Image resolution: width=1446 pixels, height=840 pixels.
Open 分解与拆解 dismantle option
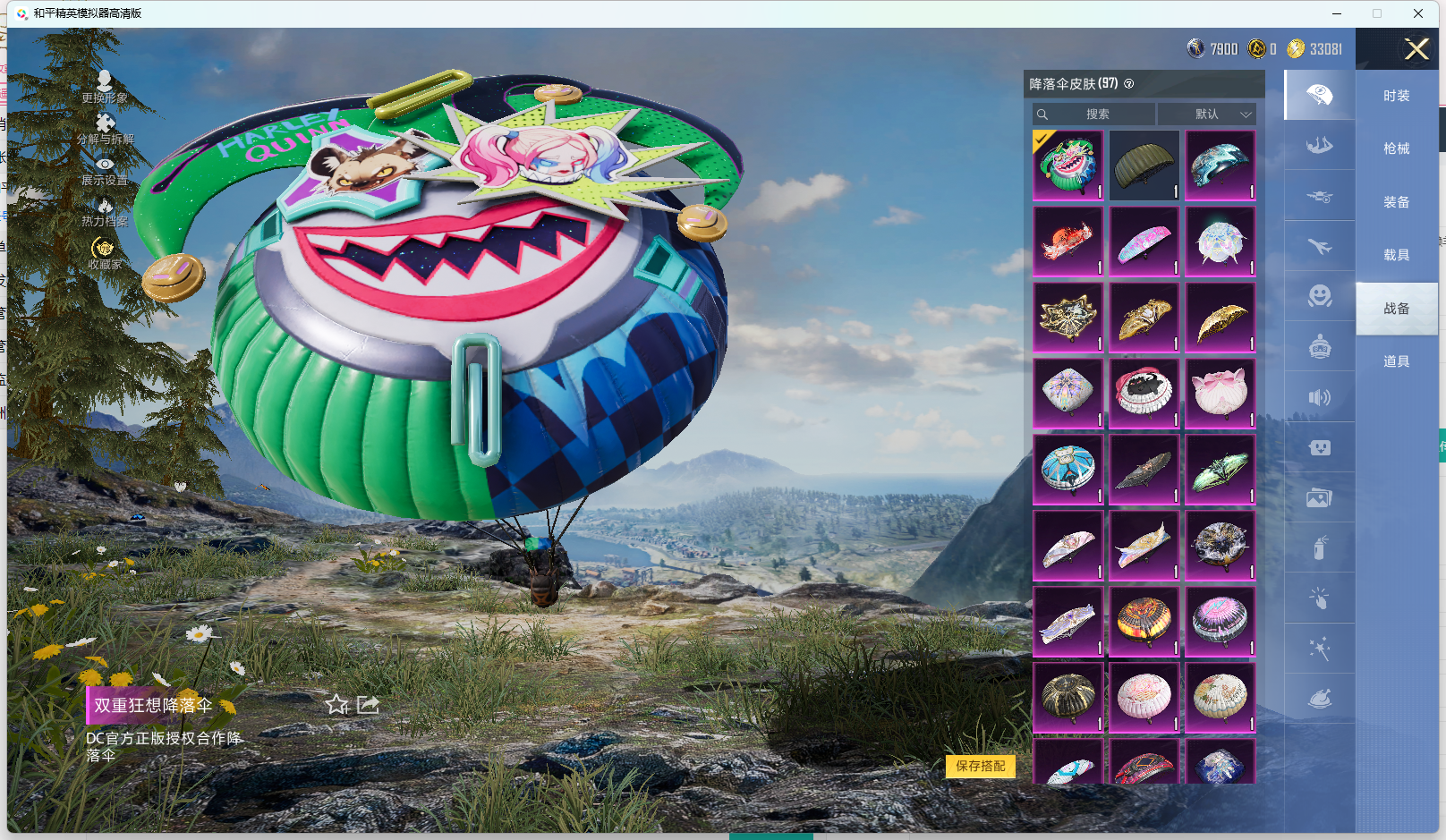[x=105, y=128]
